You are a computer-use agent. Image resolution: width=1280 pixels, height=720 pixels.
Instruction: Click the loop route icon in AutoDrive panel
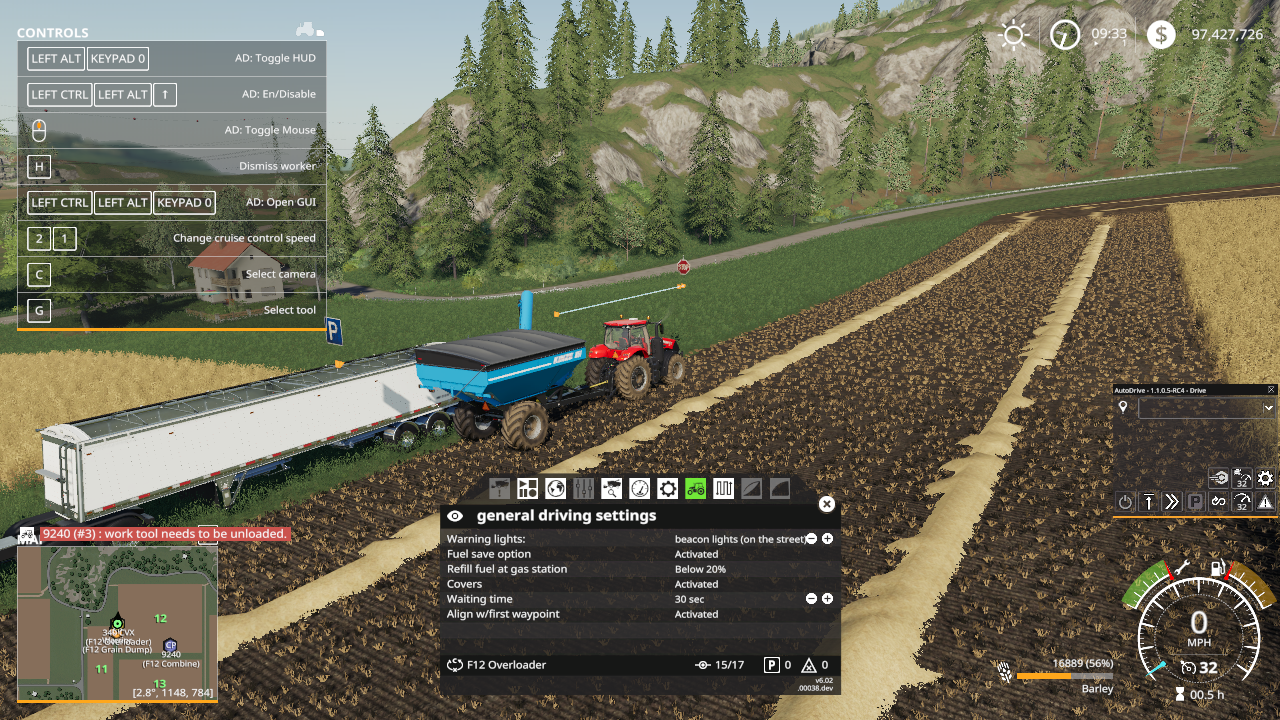[x=1219, y=501]
